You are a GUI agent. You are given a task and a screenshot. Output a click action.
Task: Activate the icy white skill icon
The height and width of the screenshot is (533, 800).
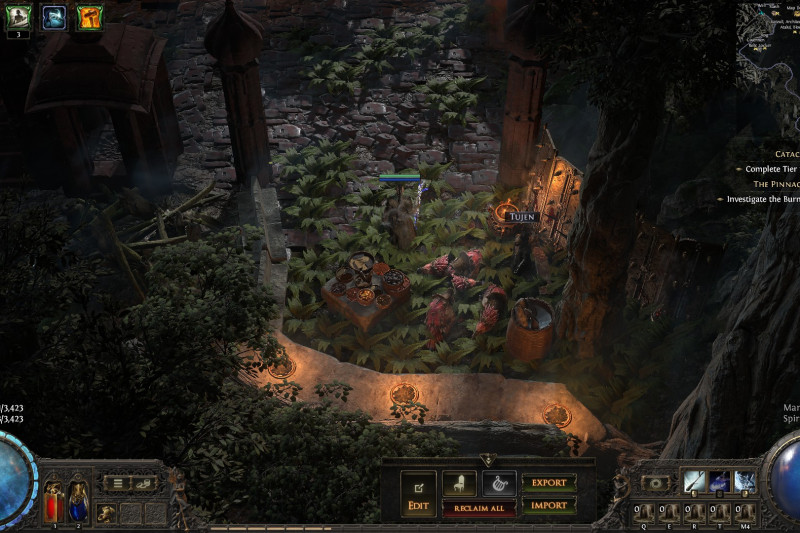click(x=745, y=481)
